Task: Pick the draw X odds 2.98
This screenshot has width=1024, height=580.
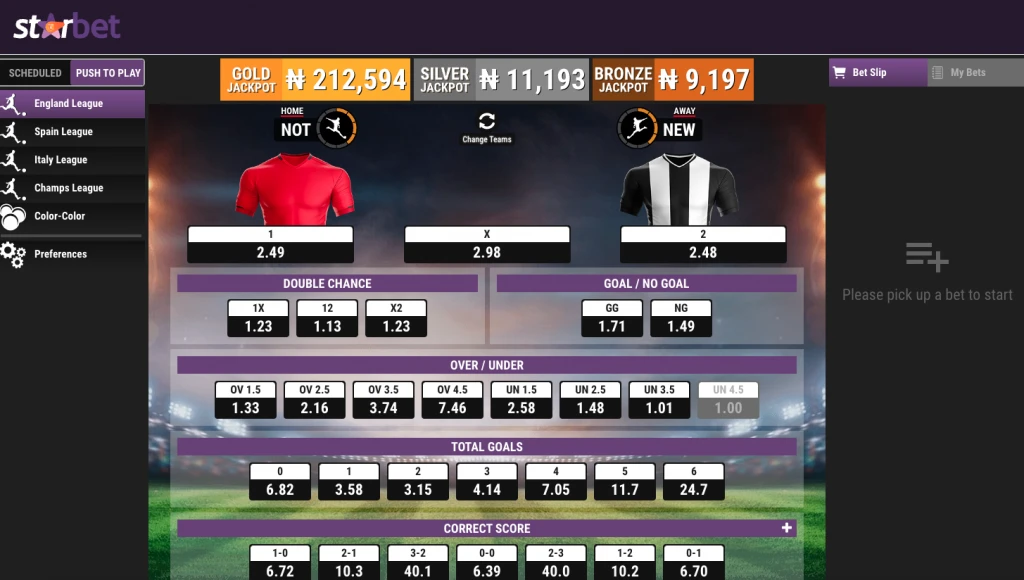Action: click(x=487, y=245)
